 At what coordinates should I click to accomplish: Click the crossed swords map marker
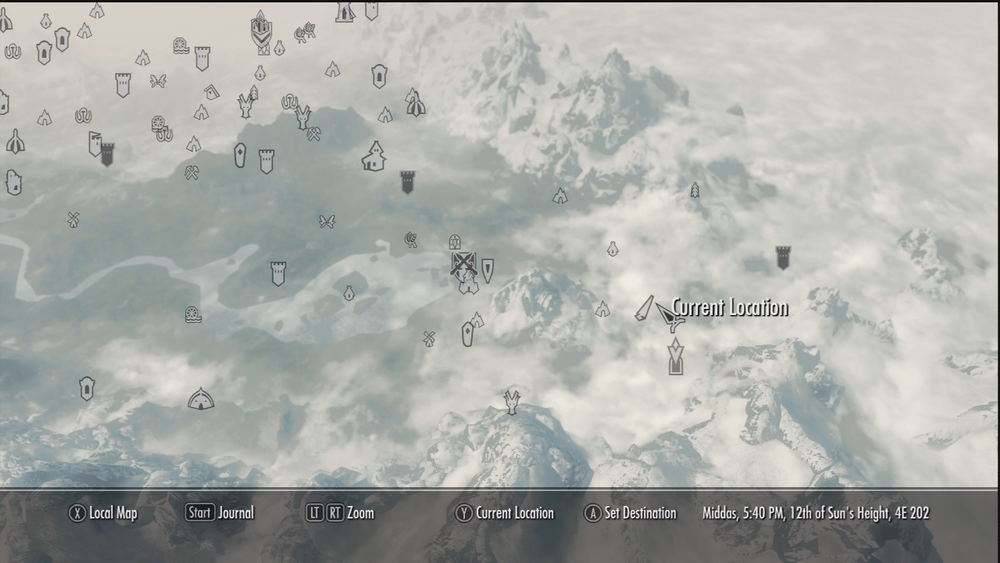(462, 265)
